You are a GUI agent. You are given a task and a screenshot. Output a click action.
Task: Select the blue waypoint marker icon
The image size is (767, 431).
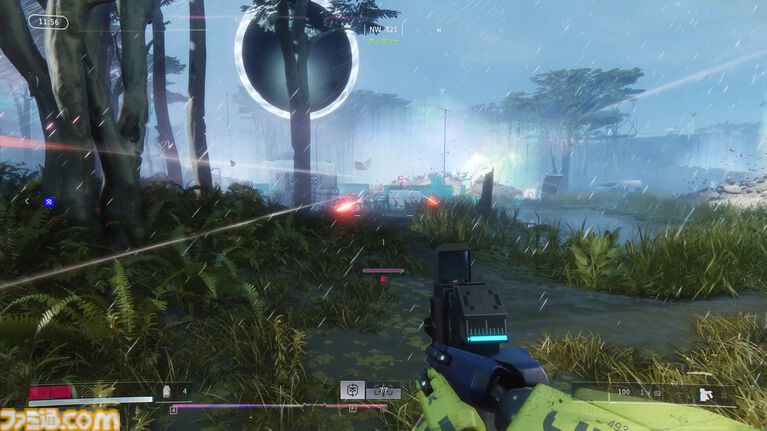[x=48, y=202]
